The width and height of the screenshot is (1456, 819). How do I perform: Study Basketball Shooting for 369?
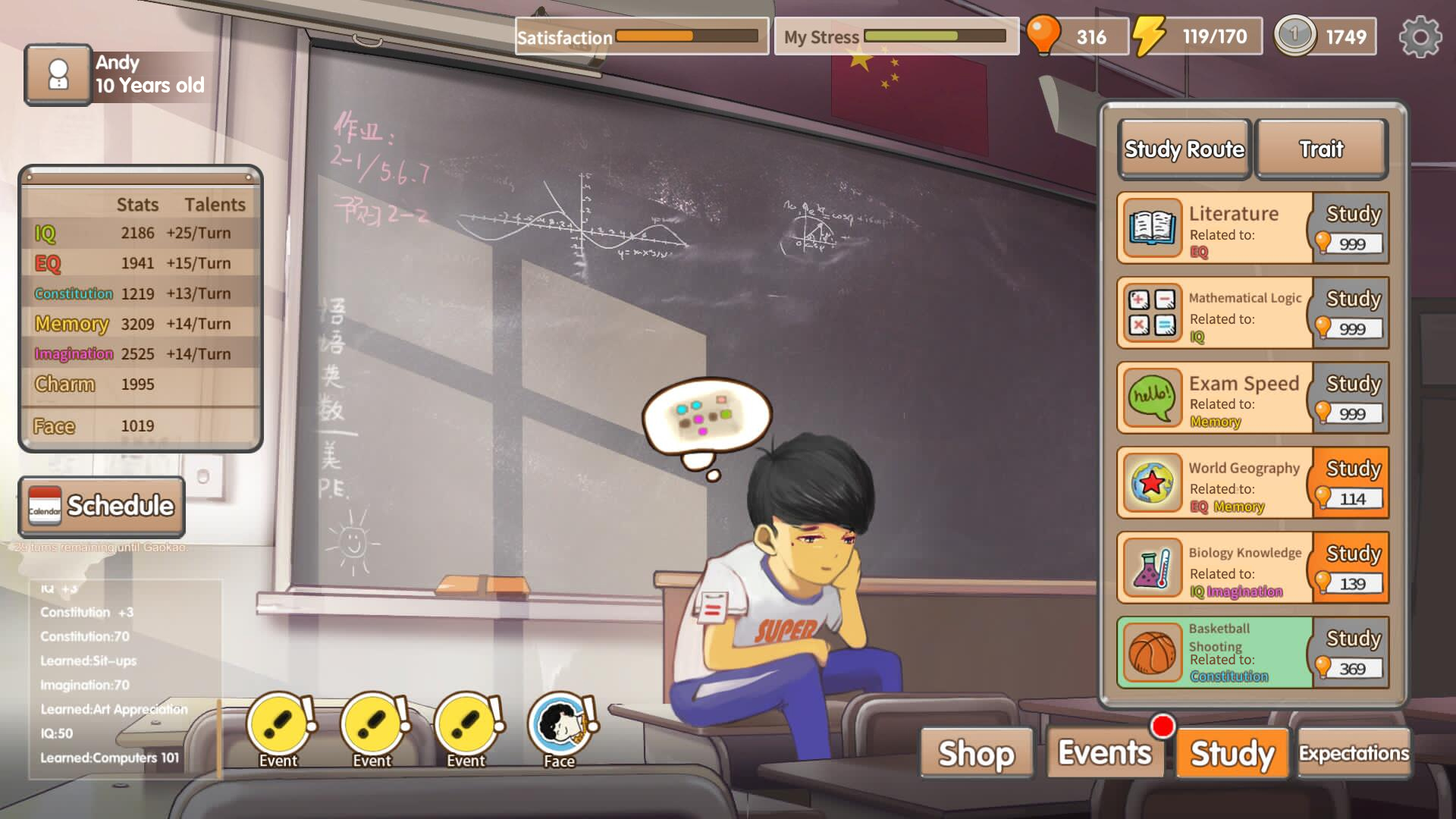click(x=1351, y=653)
